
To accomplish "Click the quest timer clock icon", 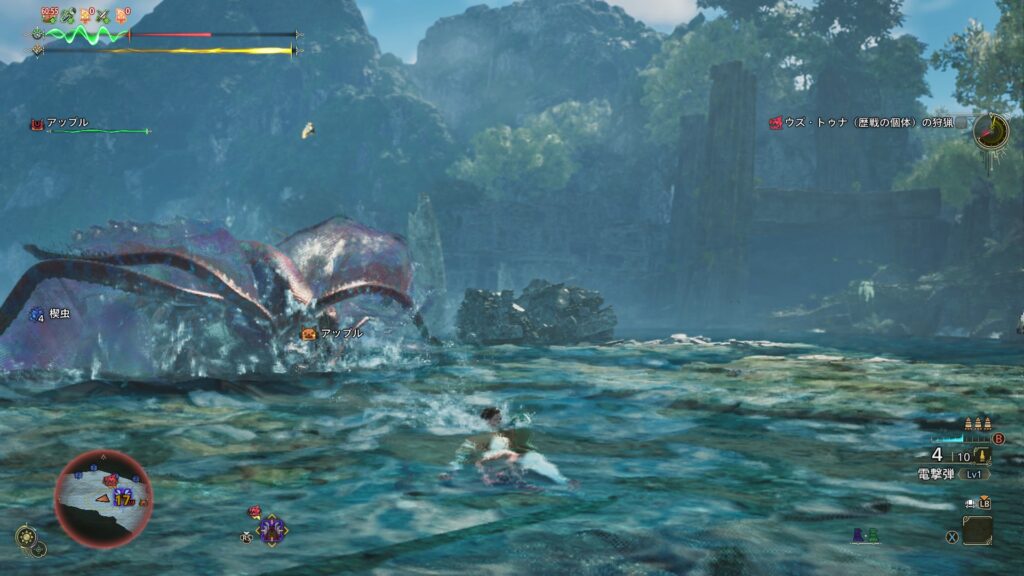I will [991, 131].
